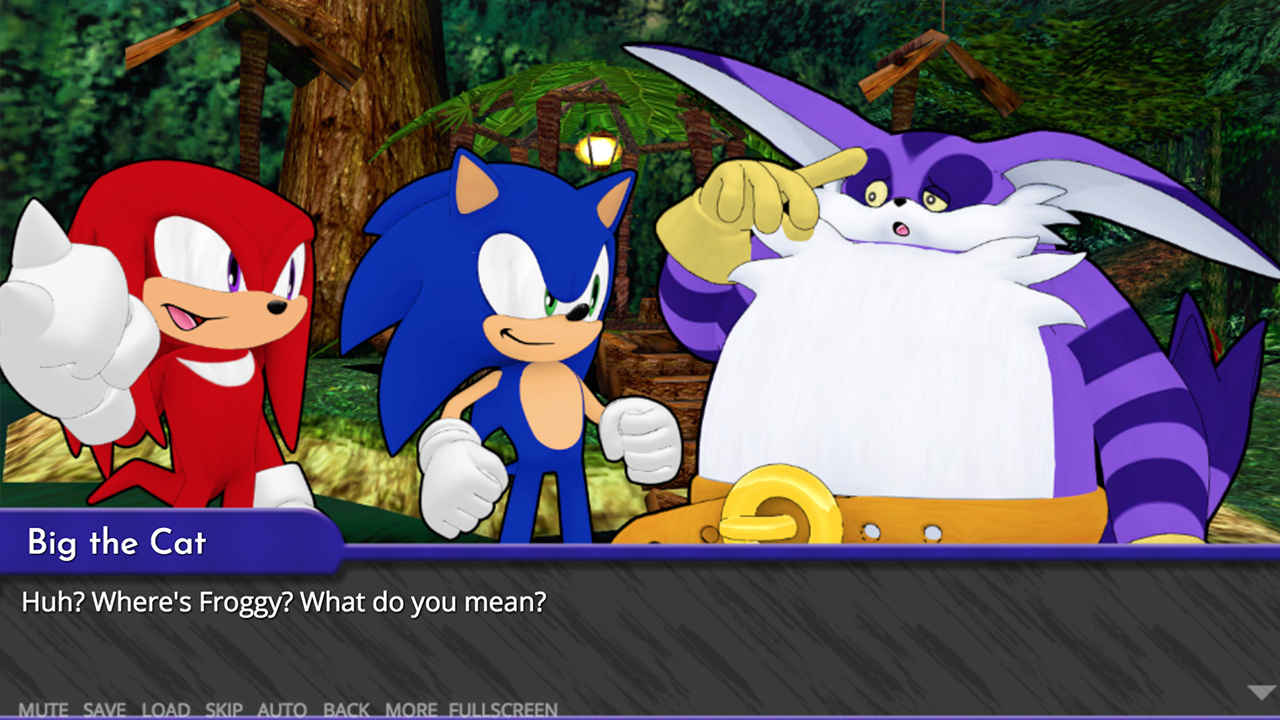
Task: Click the dialogue advance arrow
Action: (1261, 692)
